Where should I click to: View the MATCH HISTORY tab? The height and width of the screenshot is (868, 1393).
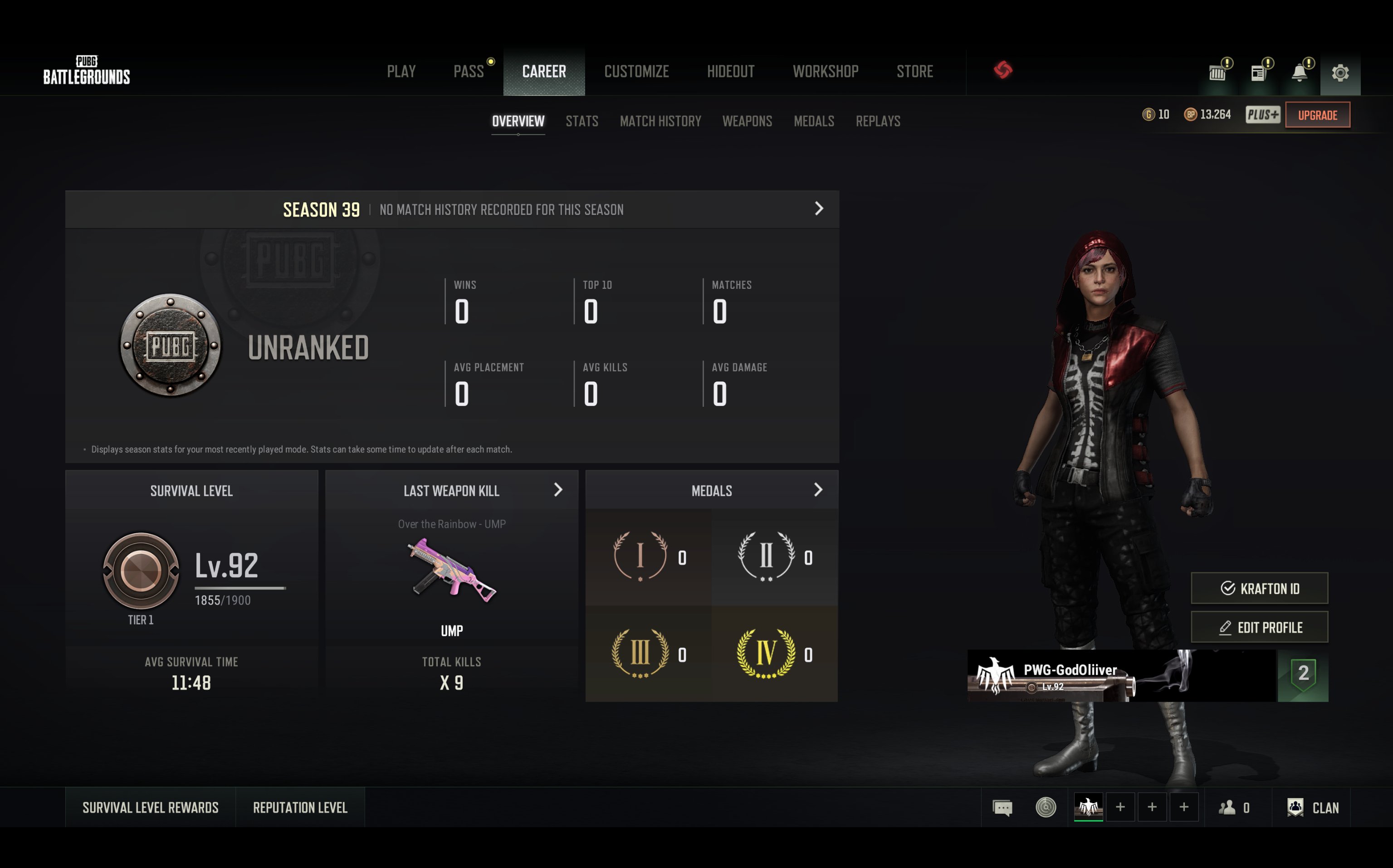point(660,121)
